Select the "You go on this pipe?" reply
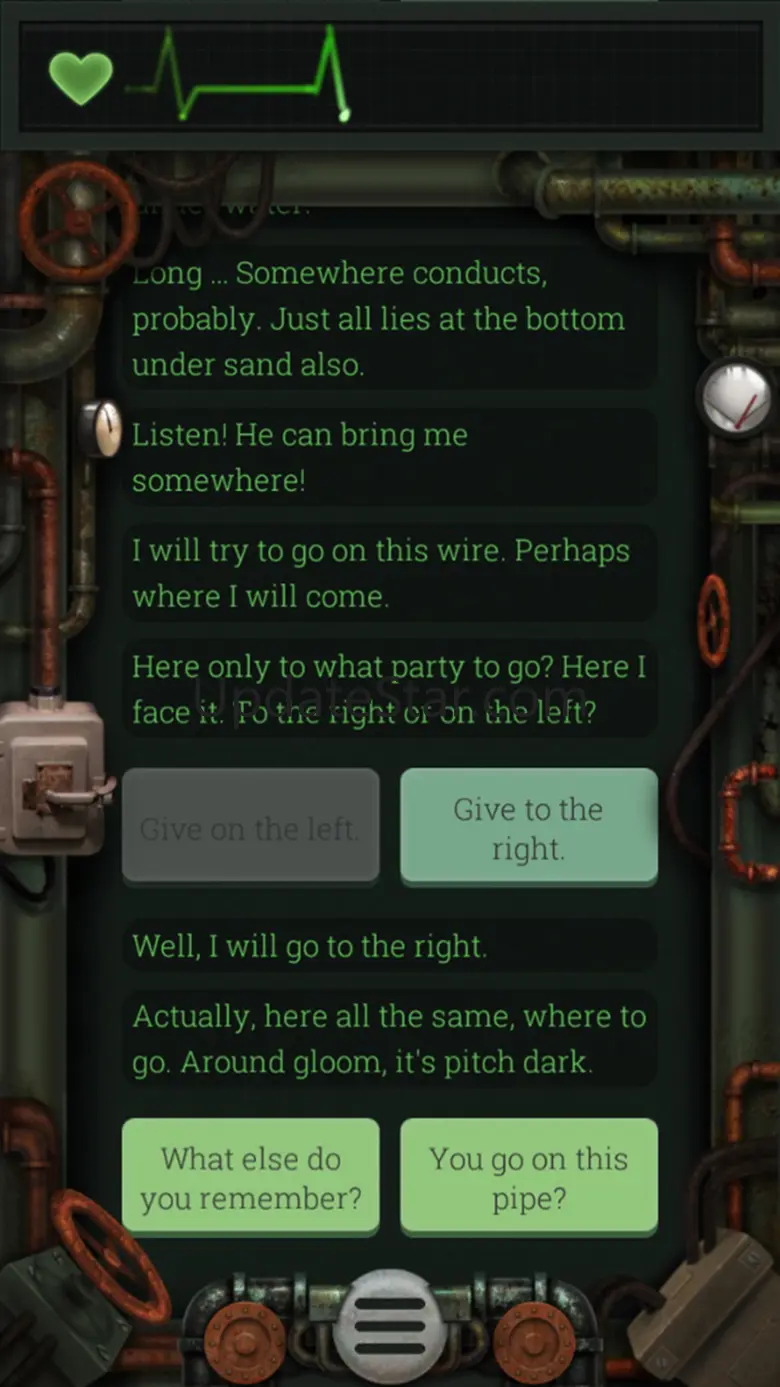The width and height of the screenshot is (780, 1387). point(529,1177)
